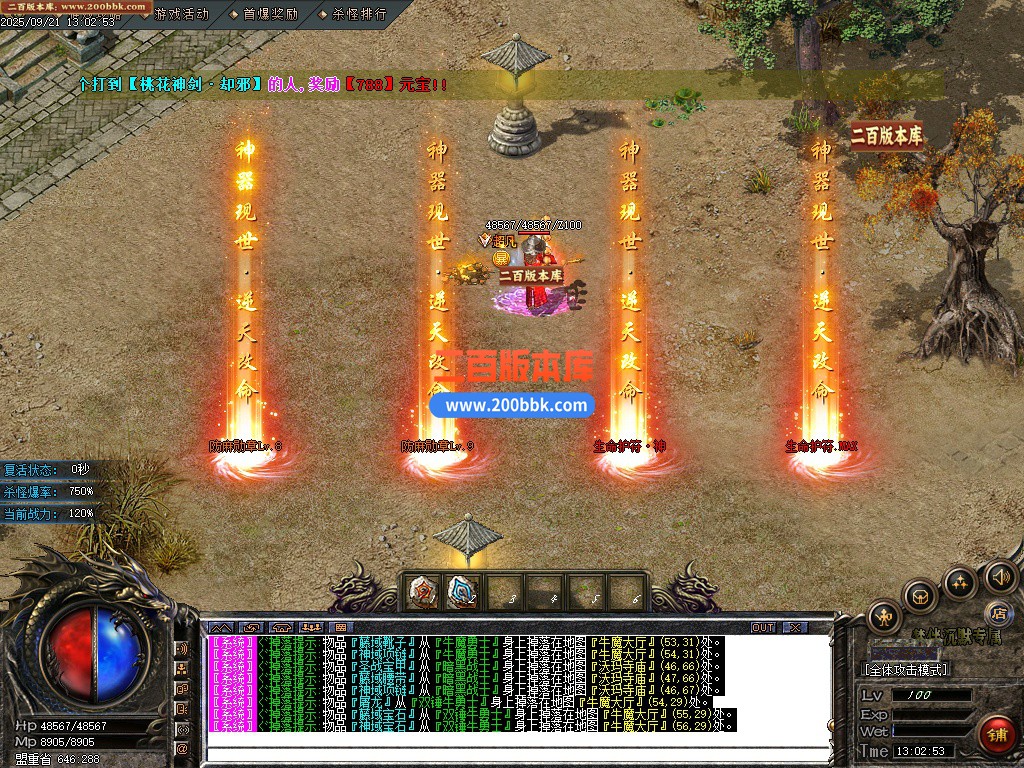Open the skills three-star round button

(x=960, y=582)
